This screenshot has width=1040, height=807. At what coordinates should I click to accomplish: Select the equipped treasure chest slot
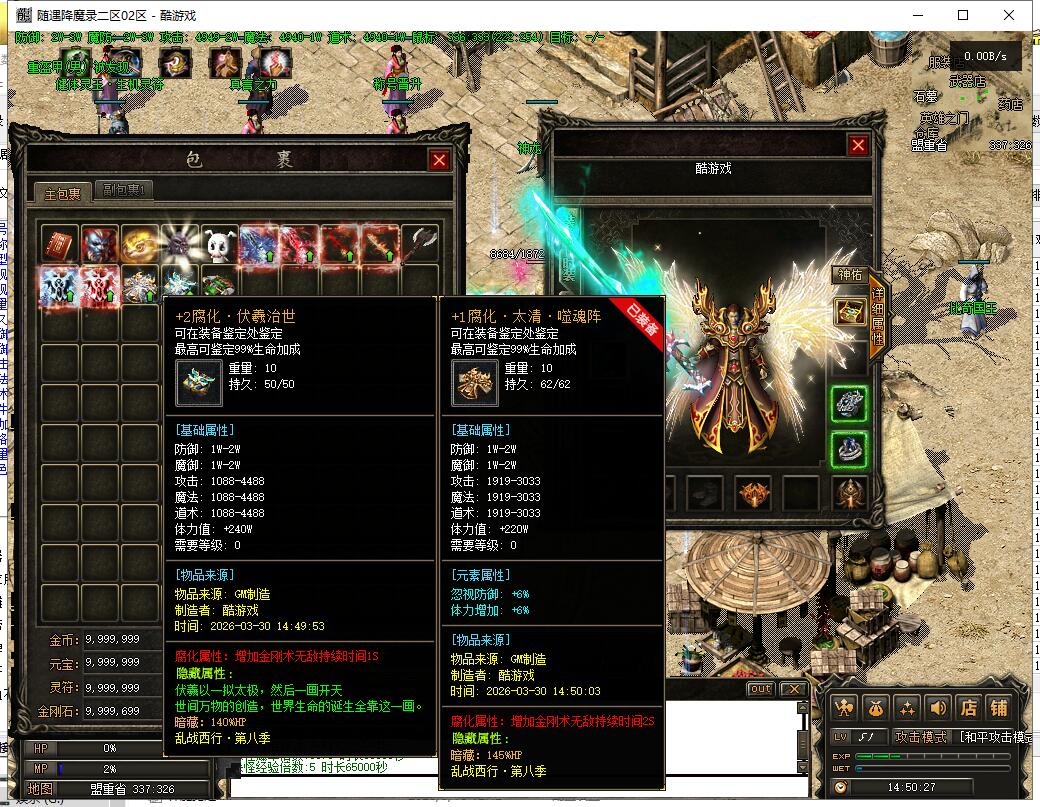pos(850,312)
